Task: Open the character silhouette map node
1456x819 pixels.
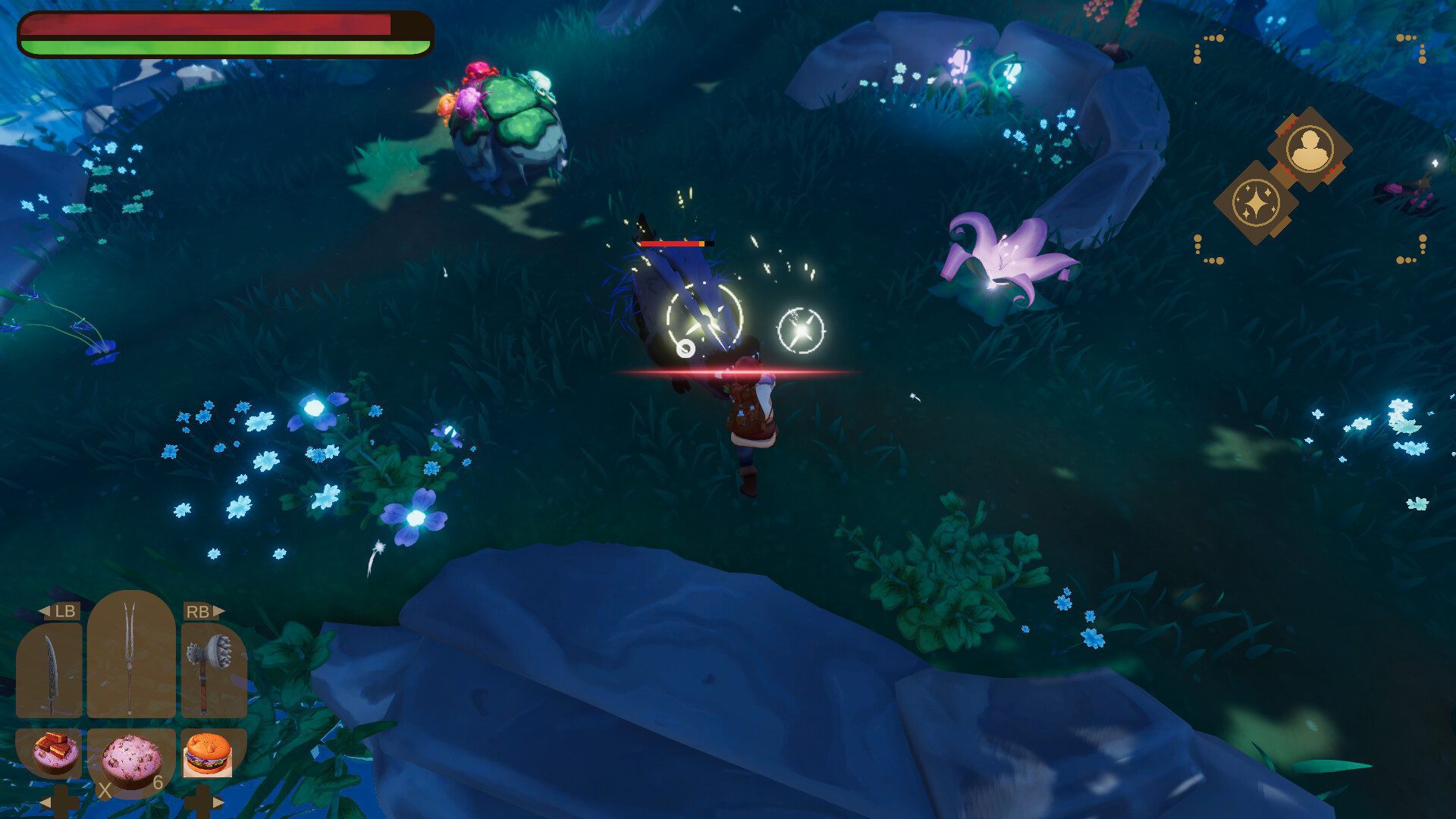Action: coord(1310,149)
